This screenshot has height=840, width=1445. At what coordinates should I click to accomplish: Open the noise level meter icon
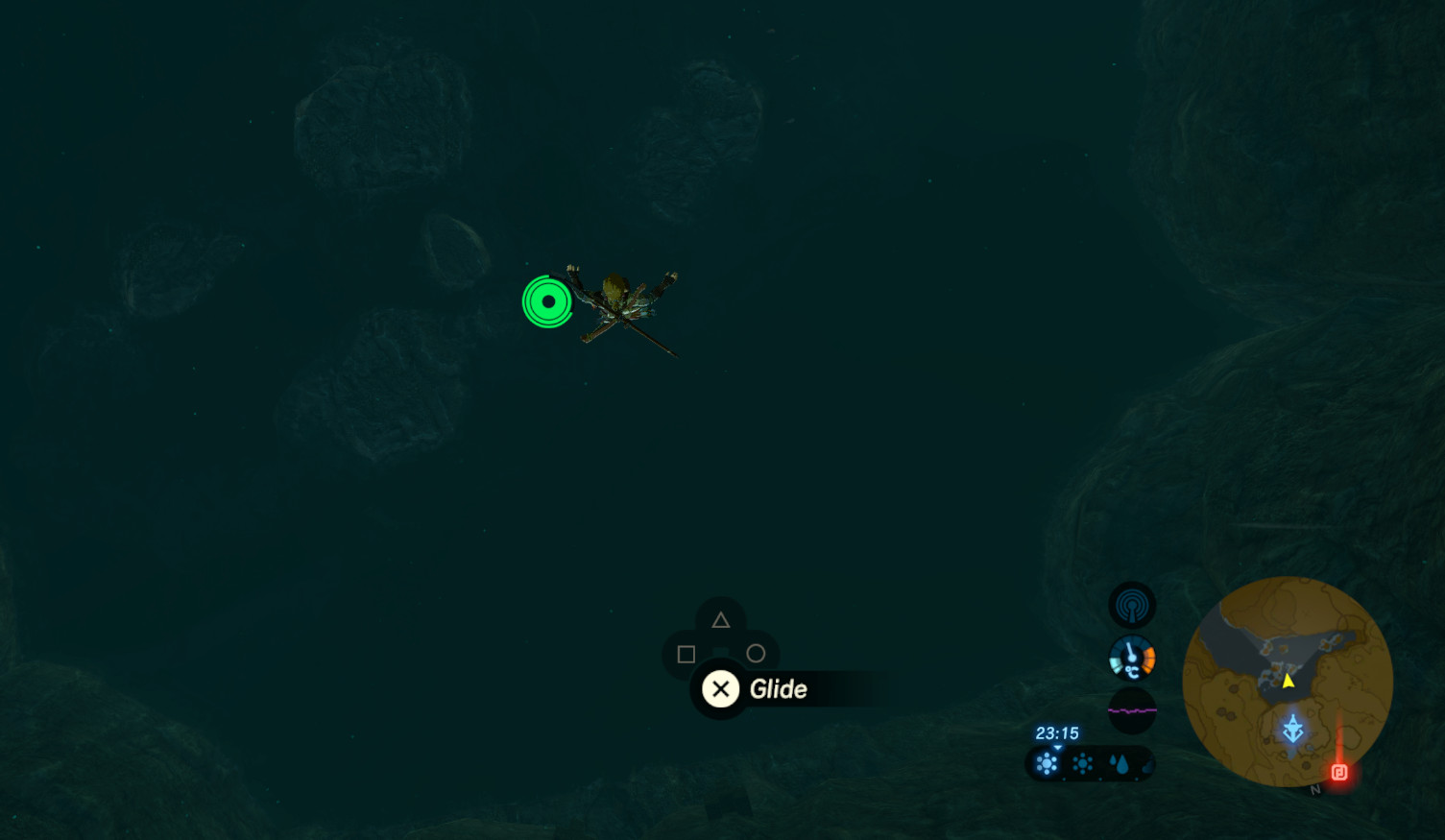1132,710
